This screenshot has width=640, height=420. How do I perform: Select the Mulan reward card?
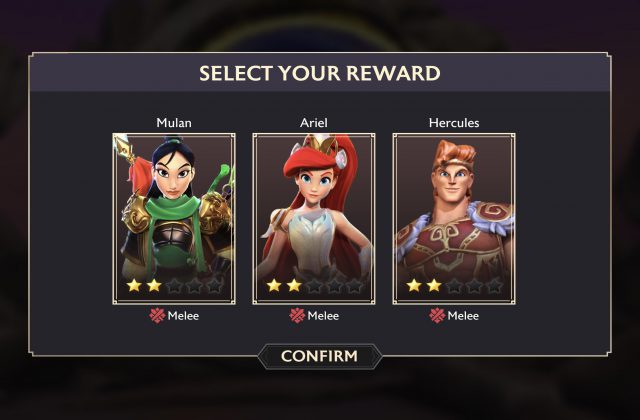[174, 218]
